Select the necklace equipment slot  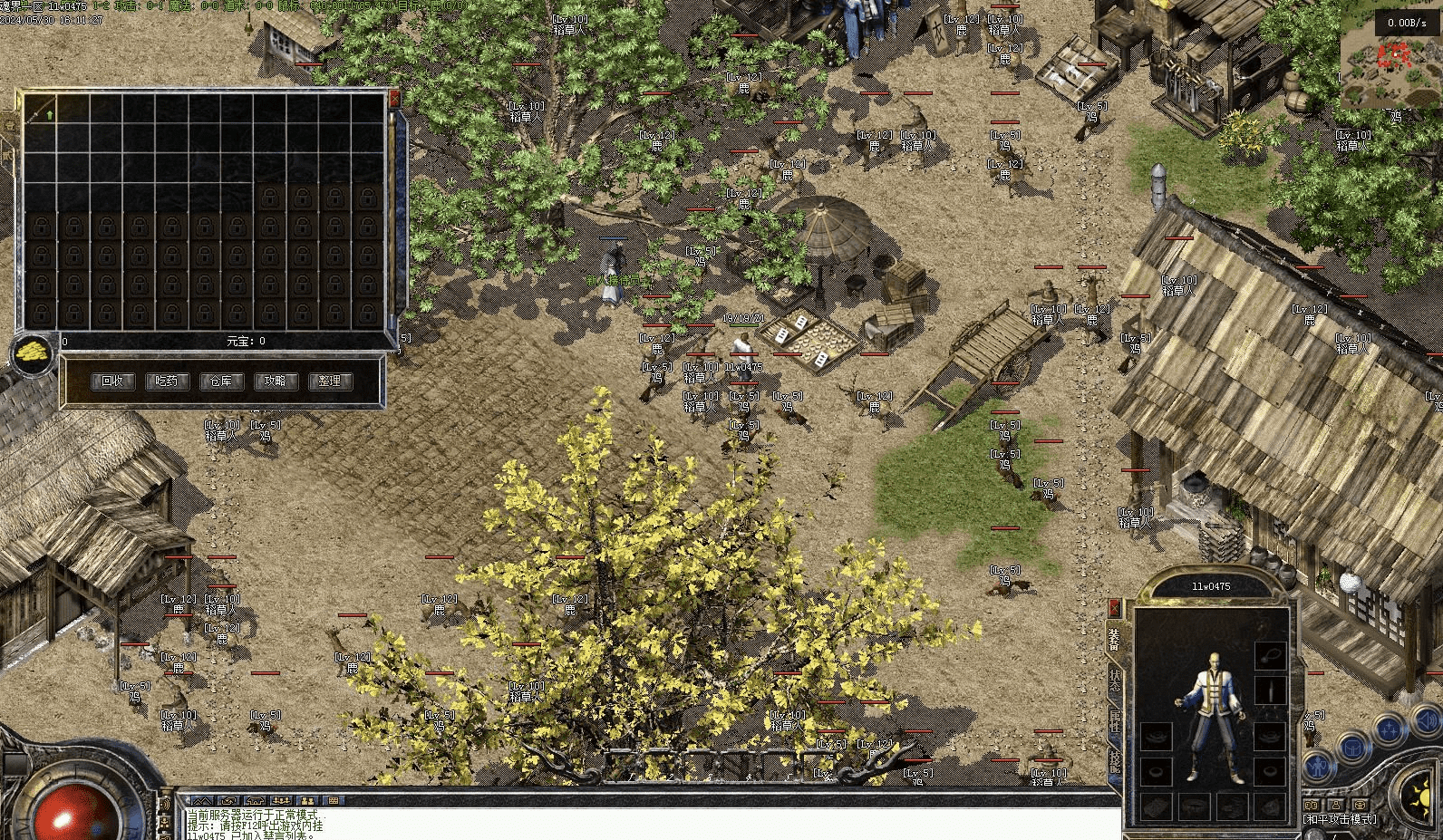point(1269,654)
